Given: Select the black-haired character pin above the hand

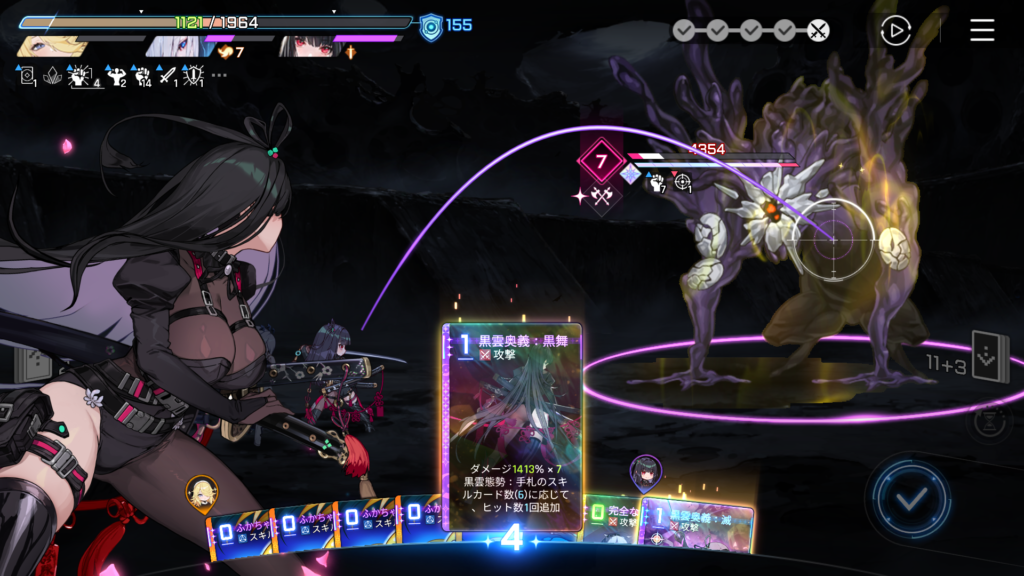Looking at the screenshot, I should (x=645, y=470).
